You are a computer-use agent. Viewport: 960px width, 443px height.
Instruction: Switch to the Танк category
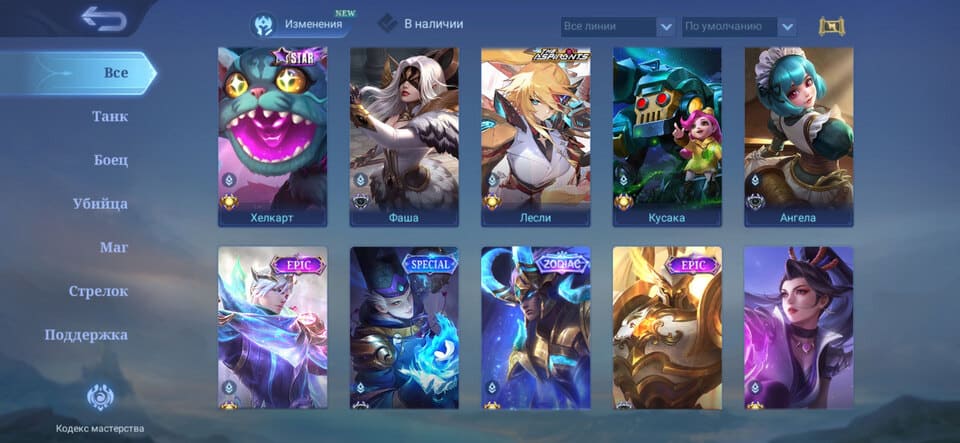click(x=110, y=117)
